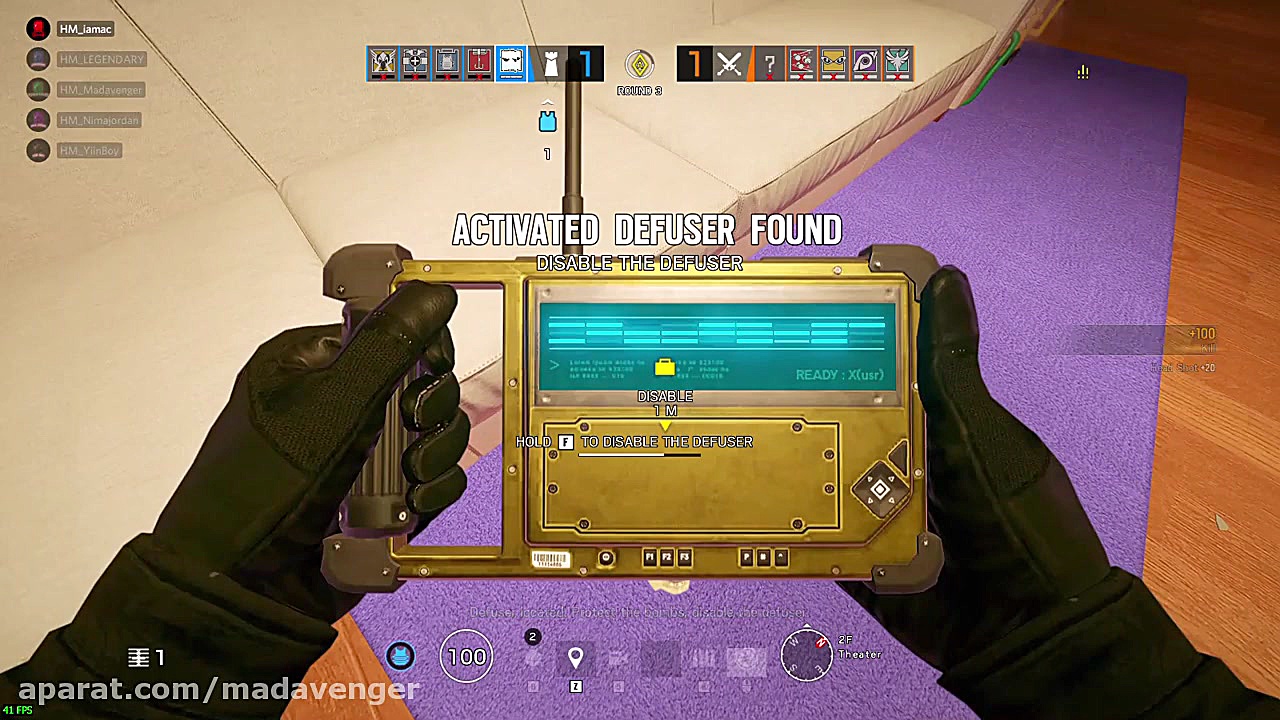Select HM_iamac in the player list

coord(85,29)
